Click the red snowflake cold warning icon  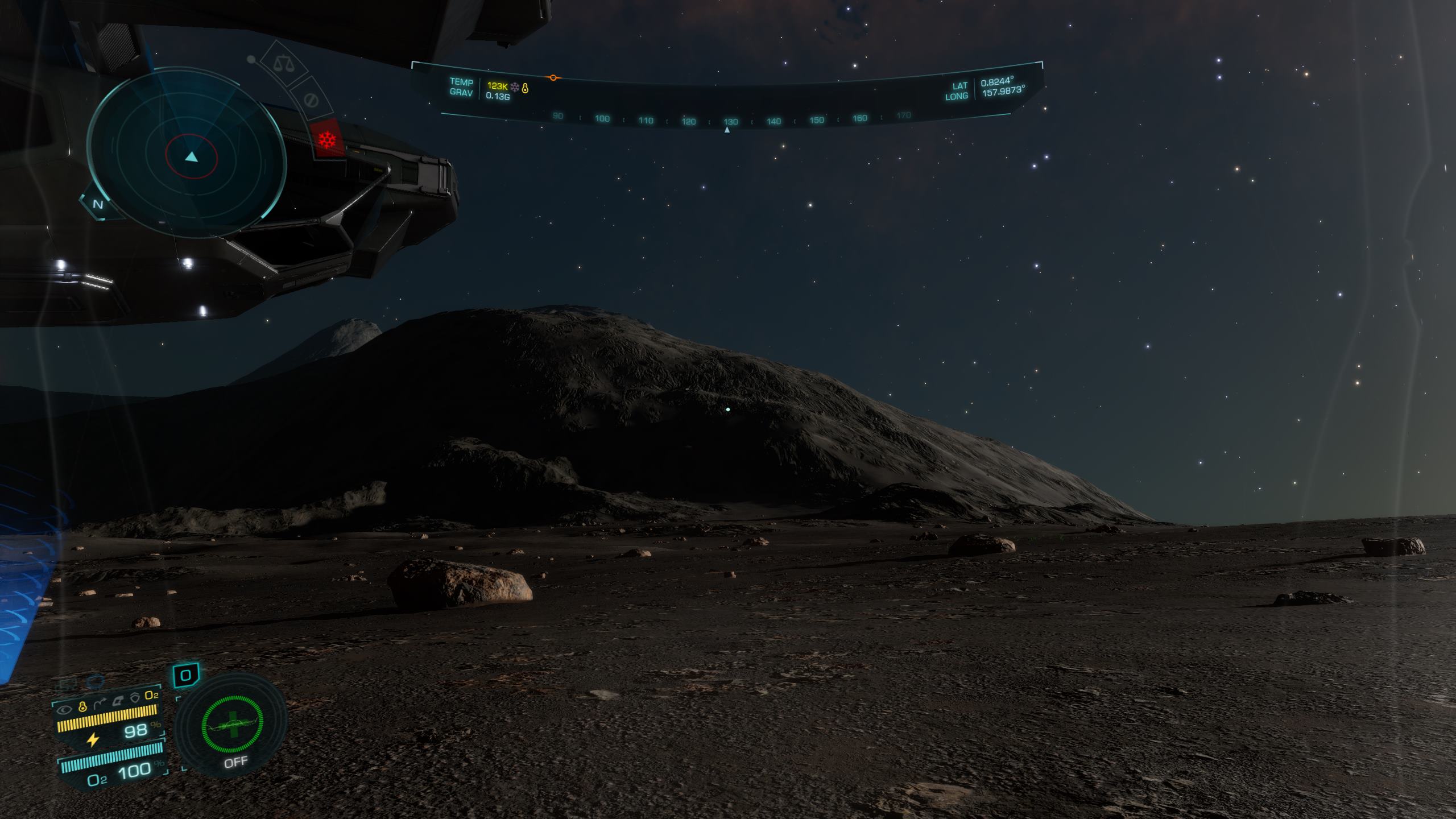point(327,138)
